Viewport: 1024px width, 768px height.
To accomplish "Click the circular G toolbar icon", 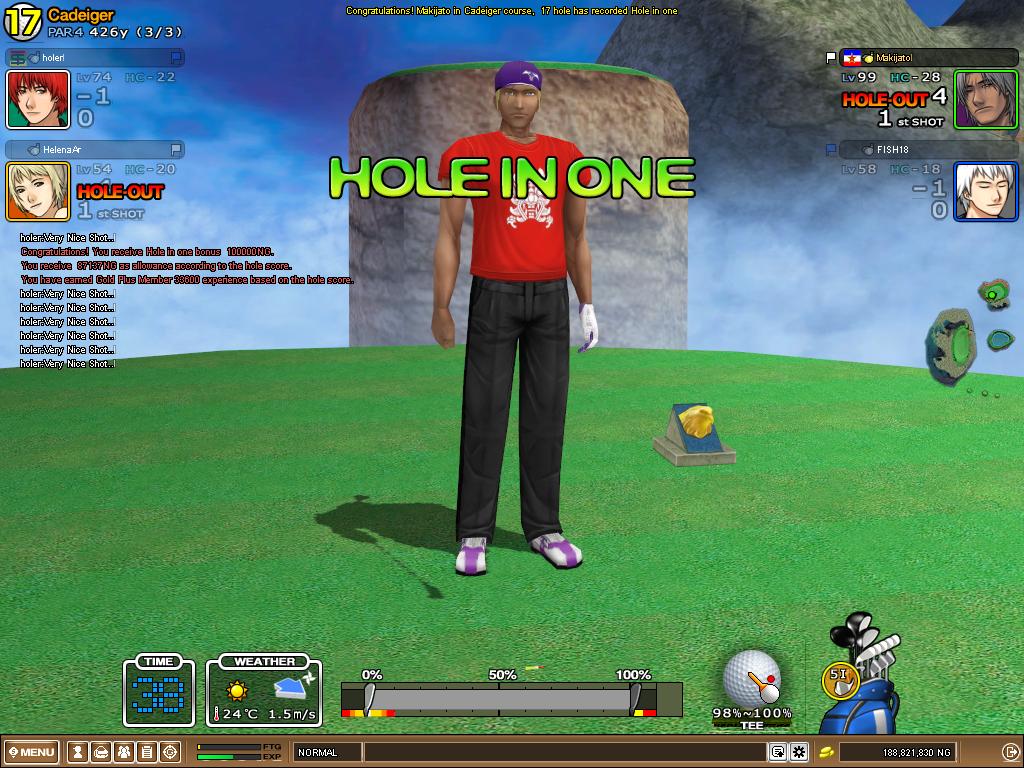I will pos(170,752).
